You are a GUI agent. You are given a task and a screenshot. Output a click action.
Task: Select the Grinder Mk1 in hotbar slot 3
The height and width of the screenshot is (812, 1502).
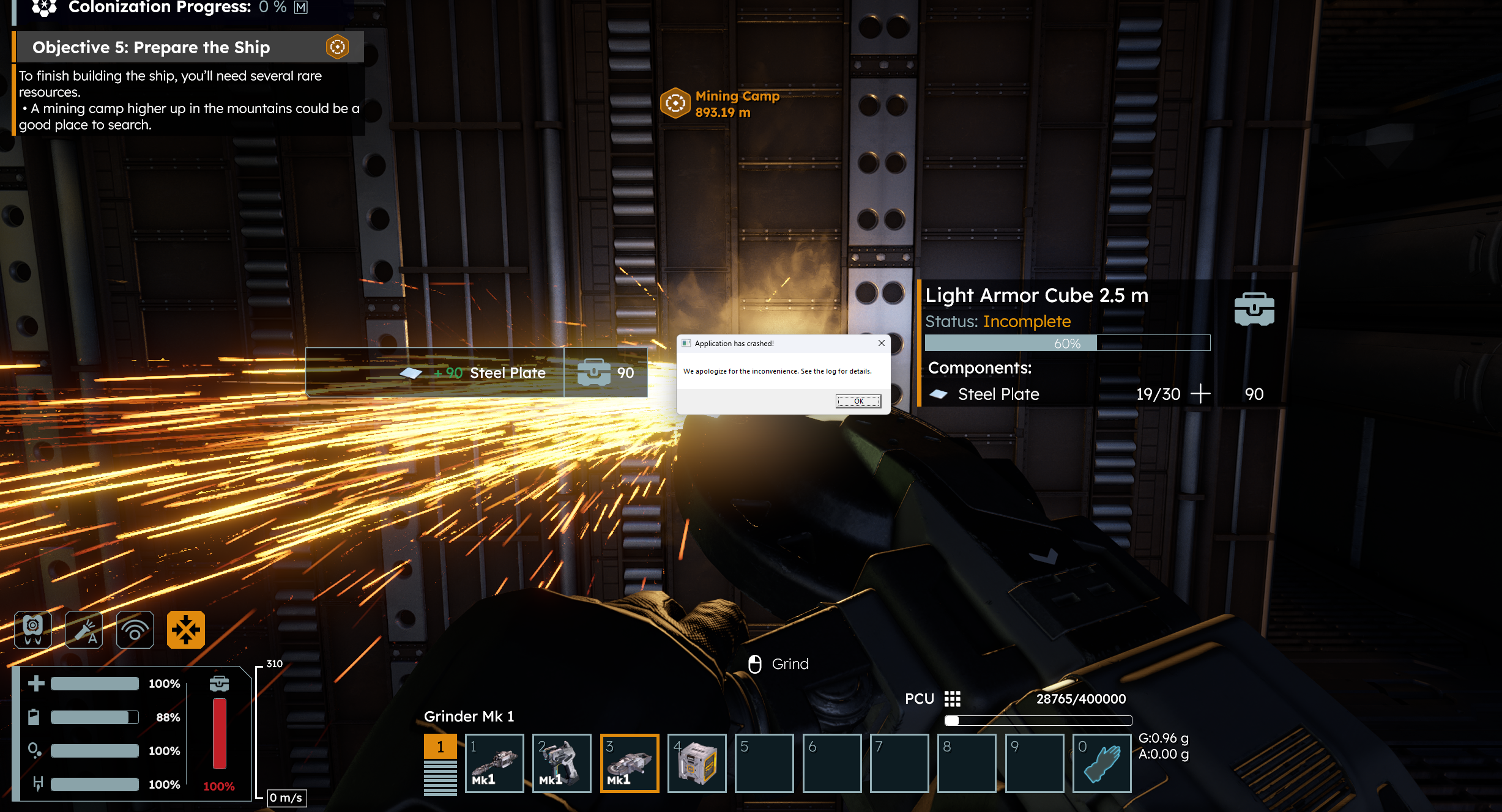630,763
